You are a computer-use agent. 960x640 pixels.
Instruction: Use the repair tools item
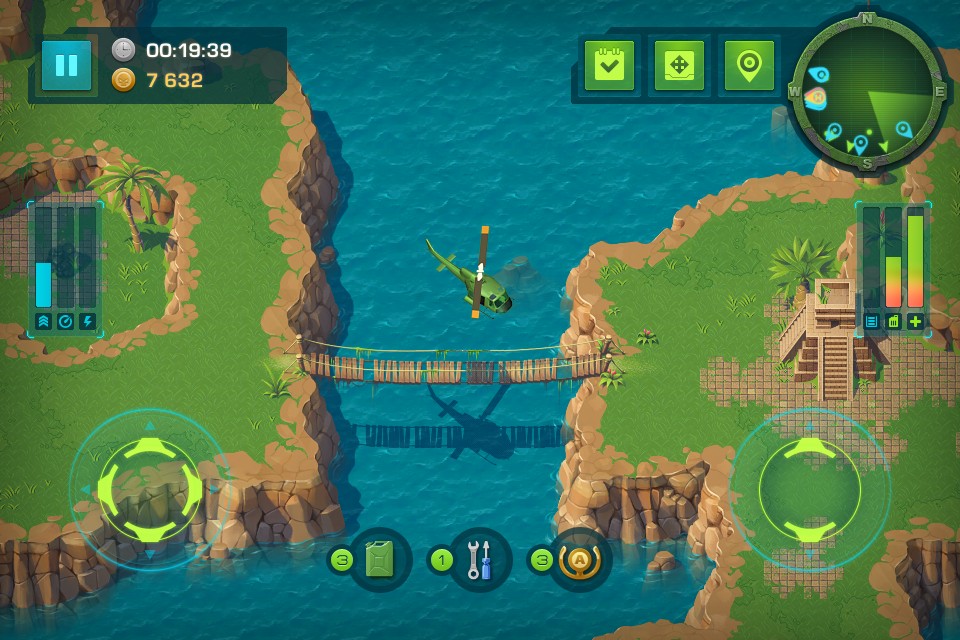point(480,560)
